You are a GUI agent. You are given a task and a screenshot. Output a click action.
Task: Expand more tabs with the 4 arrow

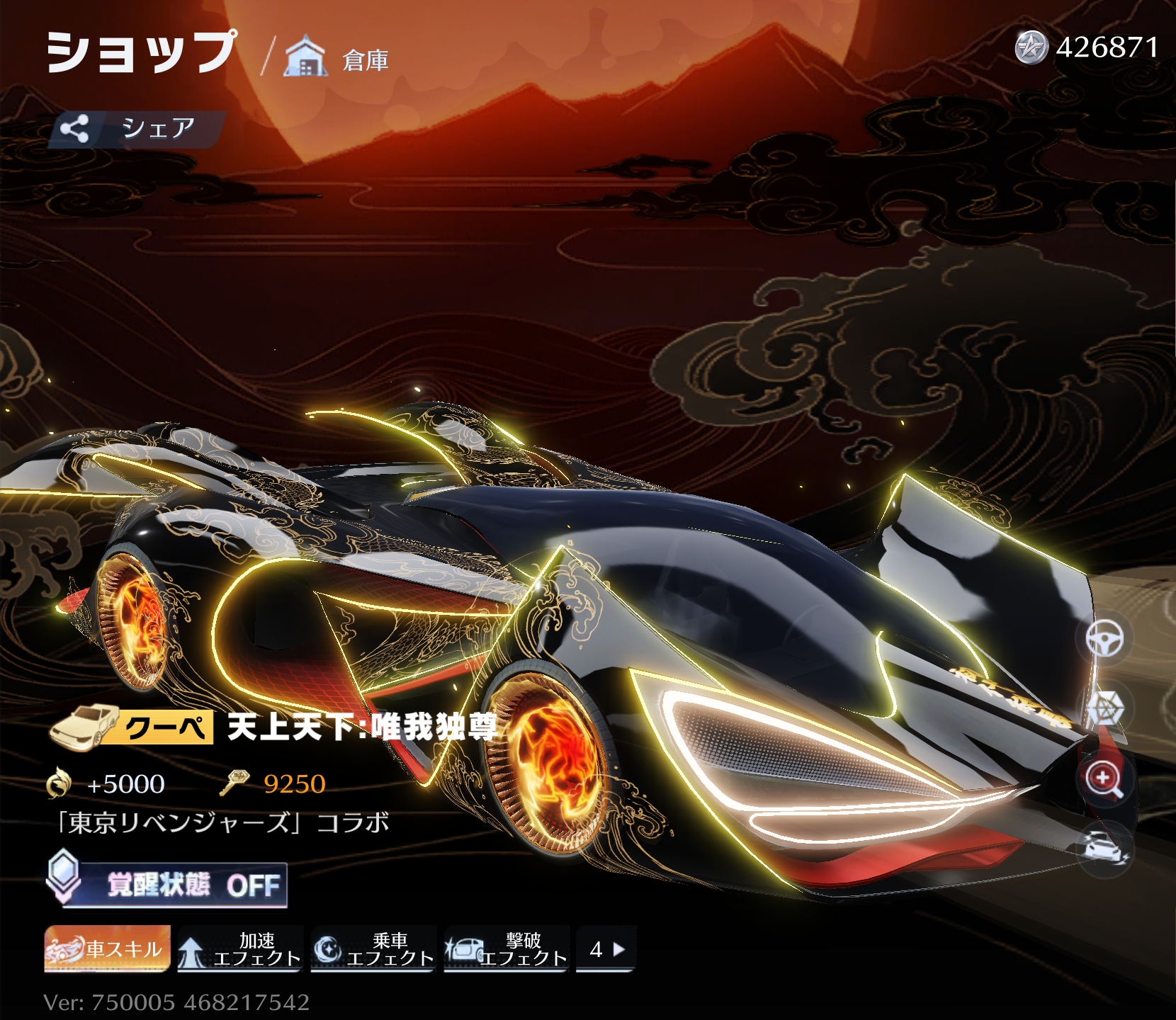(x=606, y=948)
